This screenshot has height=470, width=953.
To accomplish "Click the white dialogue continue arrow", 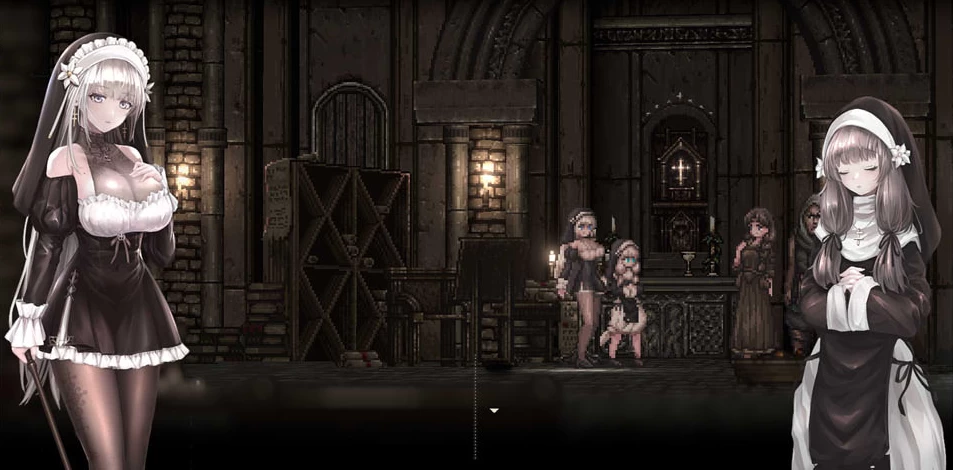I will pyautogui.click(x=493, y=410).
